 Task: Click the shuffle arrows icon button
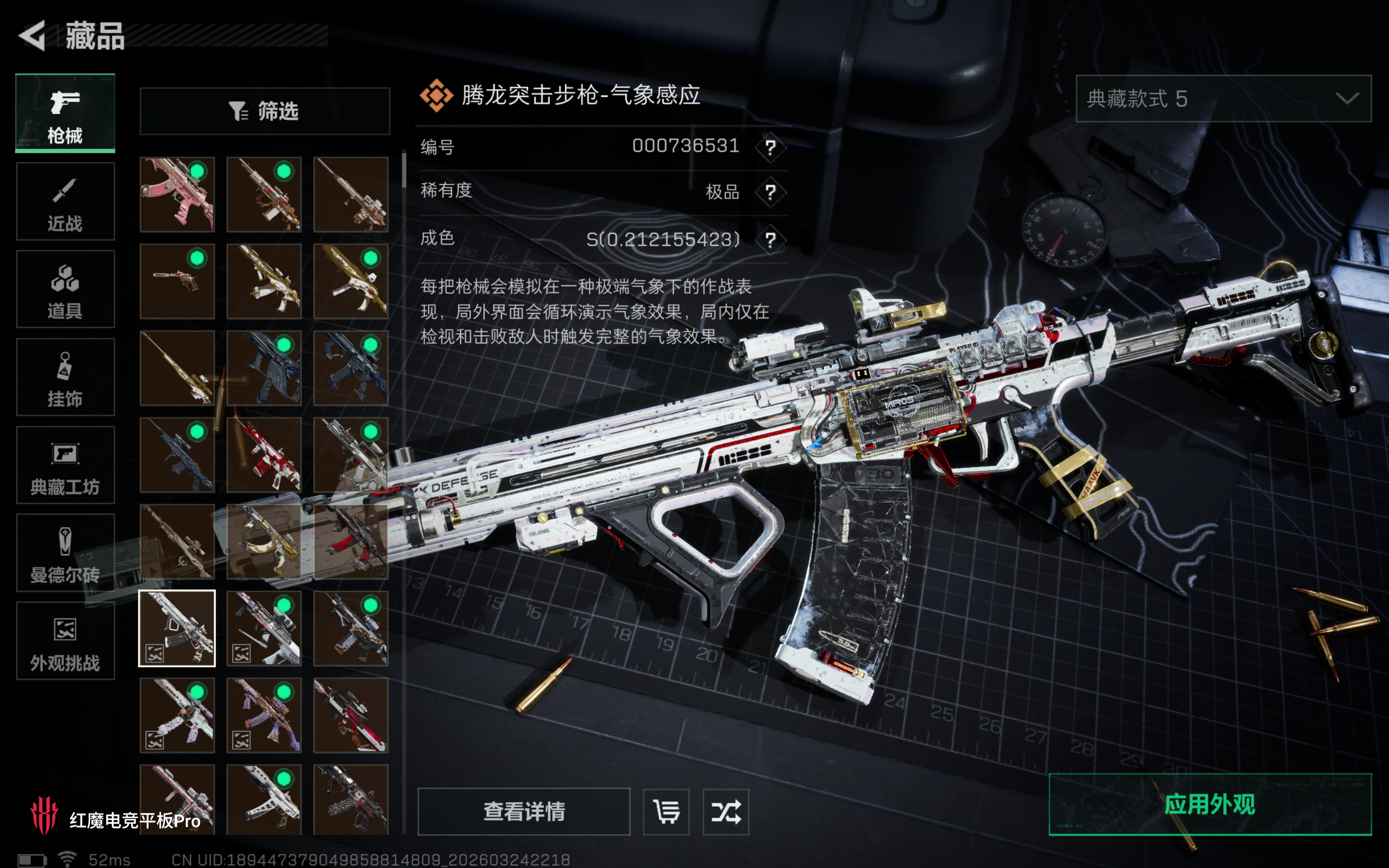(725, 811)
